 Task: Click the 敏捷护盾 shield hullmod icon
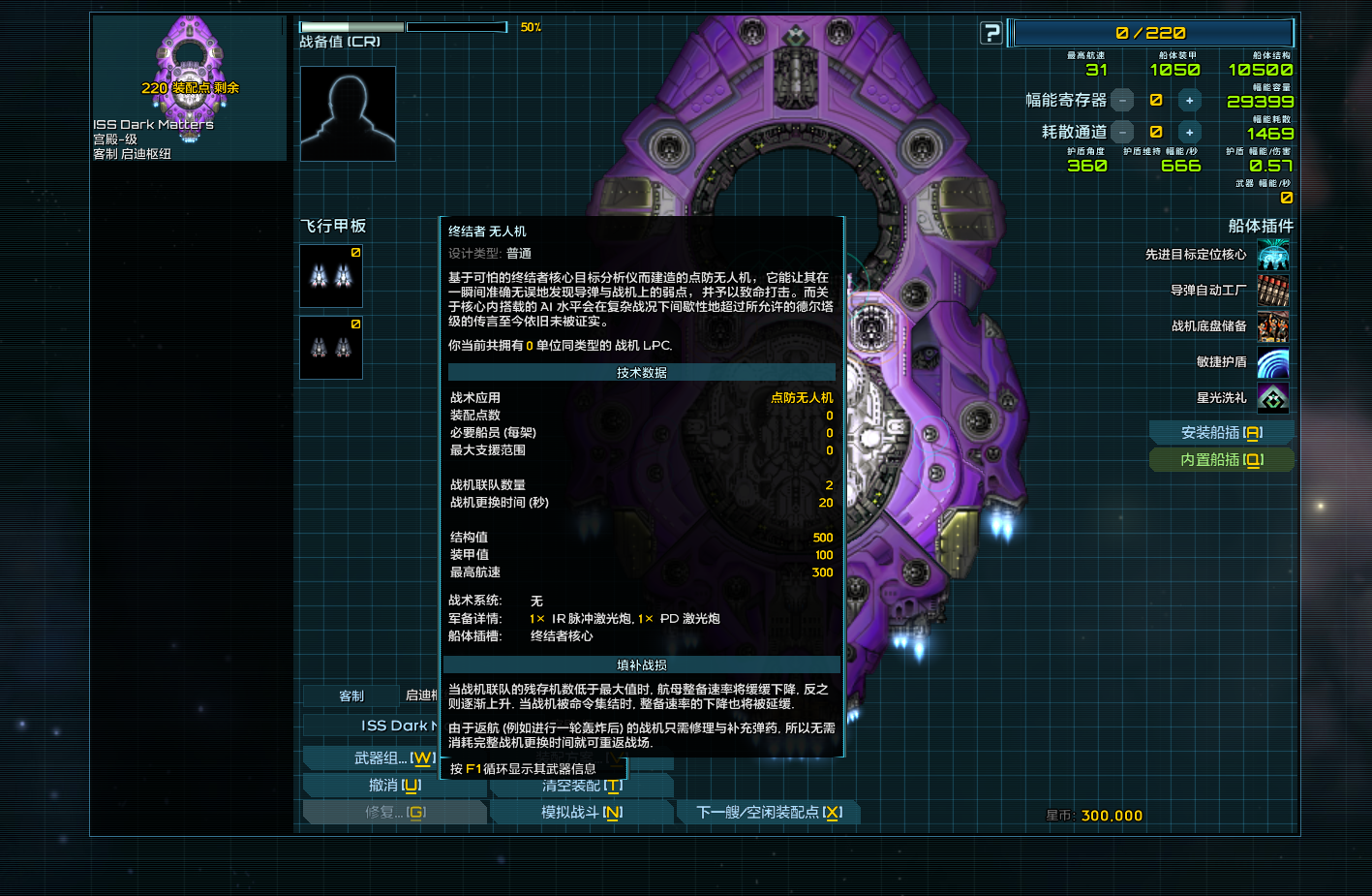click(x=1273, y=363)
